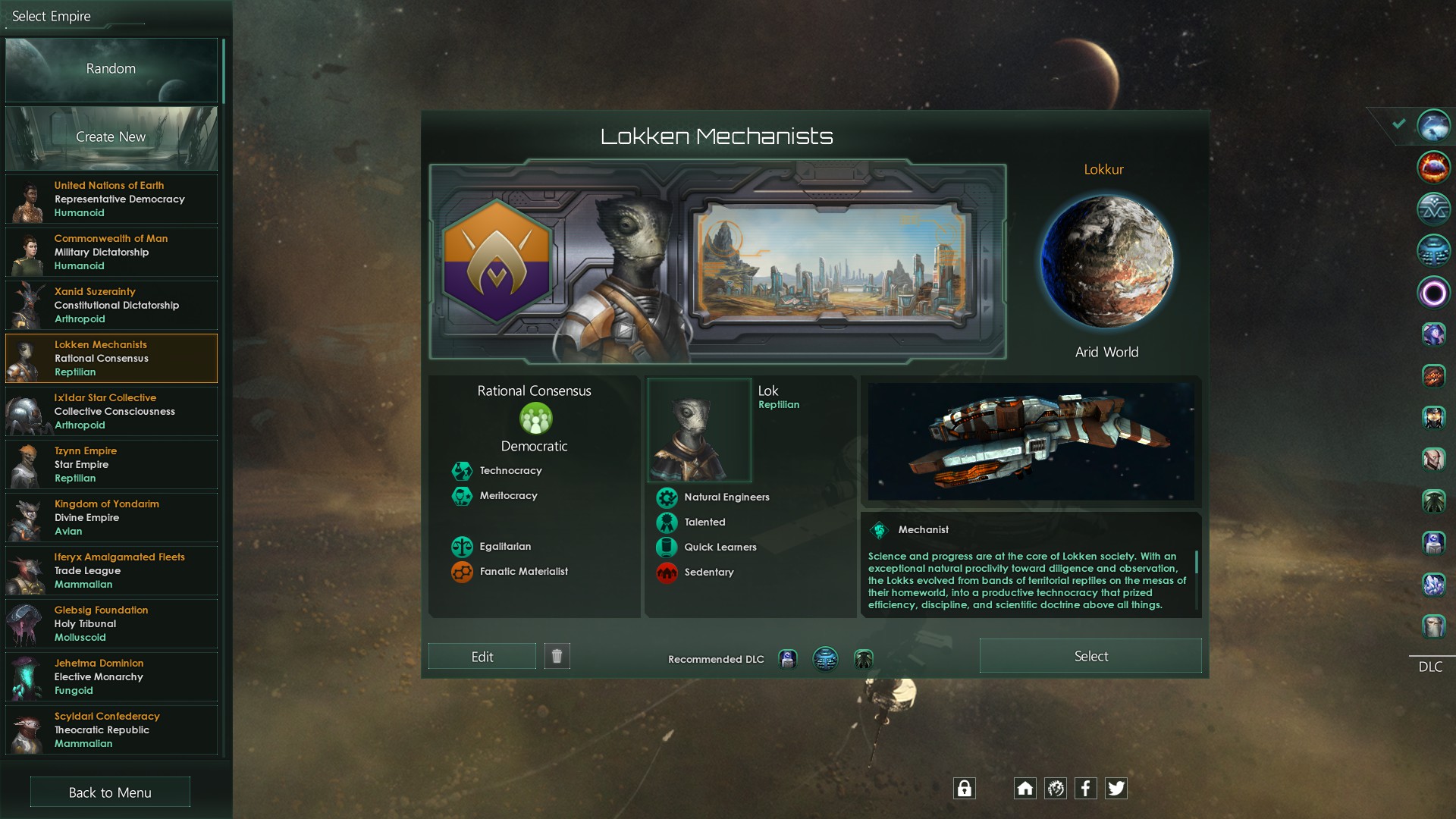The image size is (1456, 819).
Task: Choose Ix'Idar Star Collective empire
Action: [111, 412]
